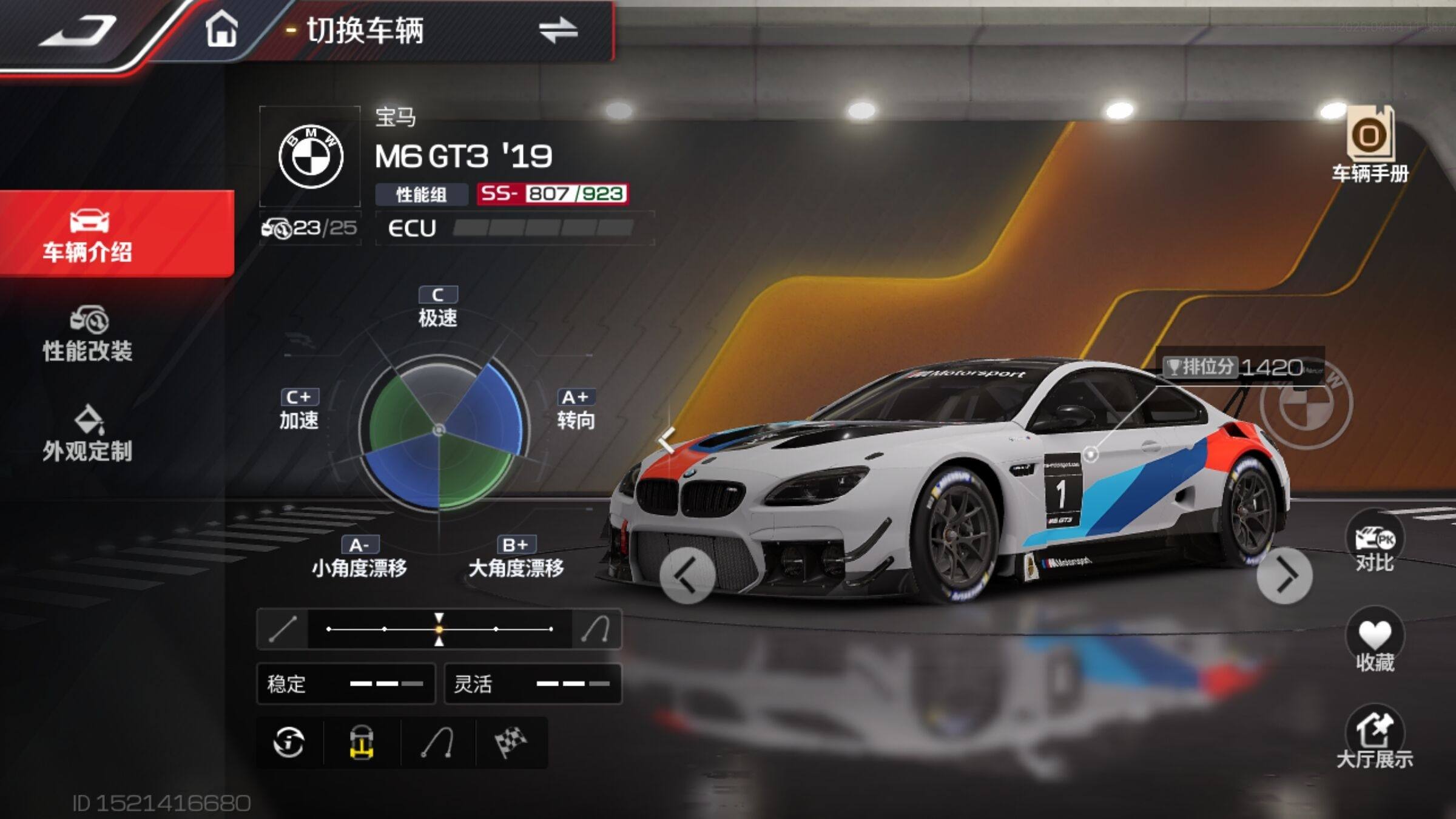This screenshot has height=819, width=1456.
Task: Select the 稳定 stability setting
Action: [346, 684]
